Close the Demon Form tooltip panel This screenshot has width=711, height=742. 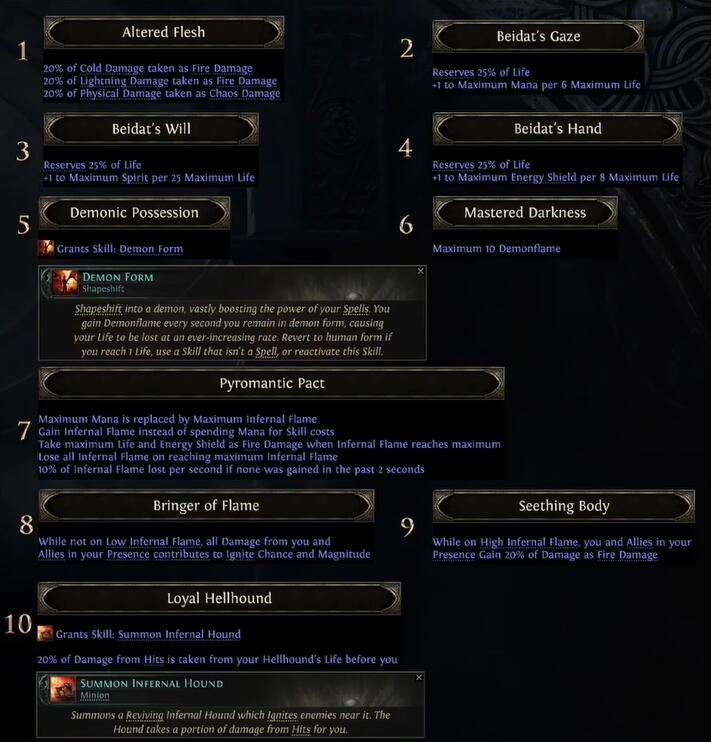coord(420,271)
